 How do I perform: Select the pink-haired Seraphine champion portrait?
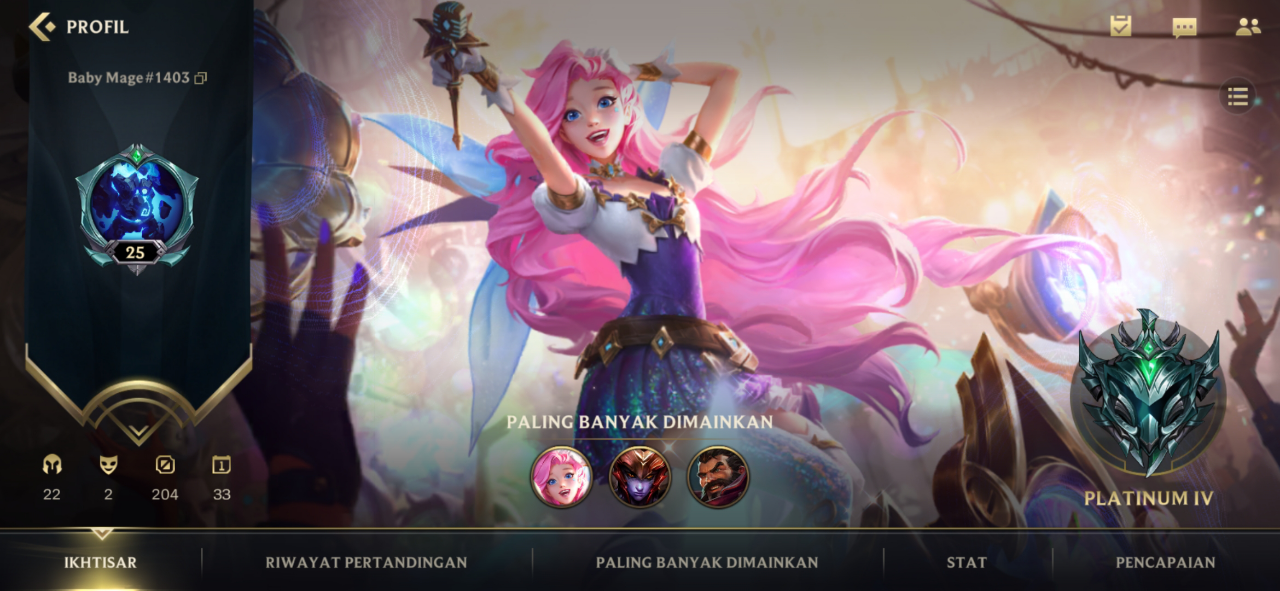561,476
